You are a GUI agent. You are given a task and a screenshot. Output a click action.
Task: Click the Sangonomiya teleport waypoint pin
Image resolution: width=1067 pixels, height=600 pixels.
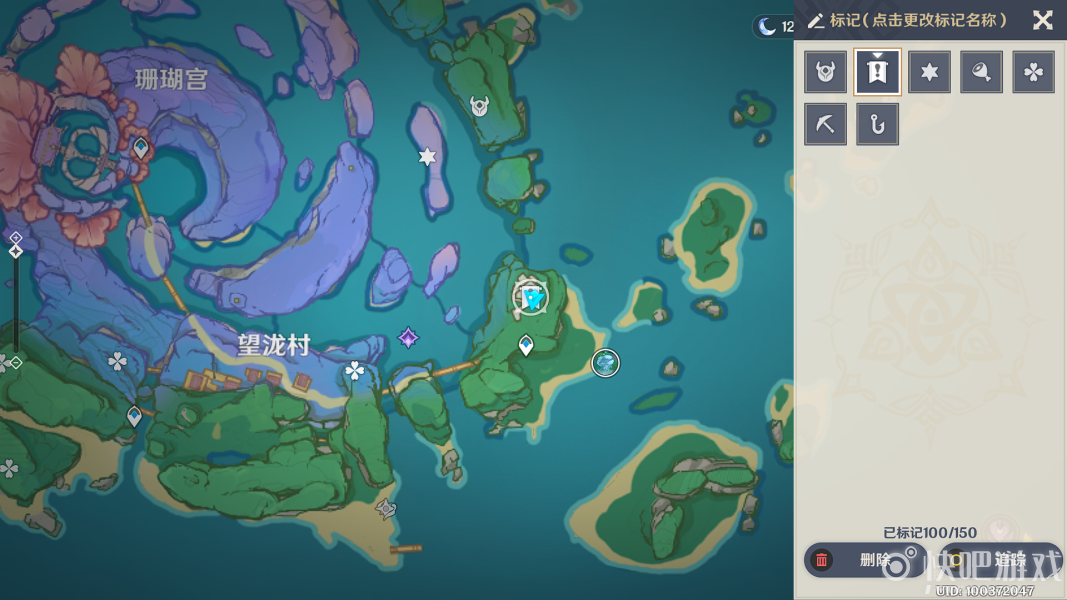click(x=141, y=149)
